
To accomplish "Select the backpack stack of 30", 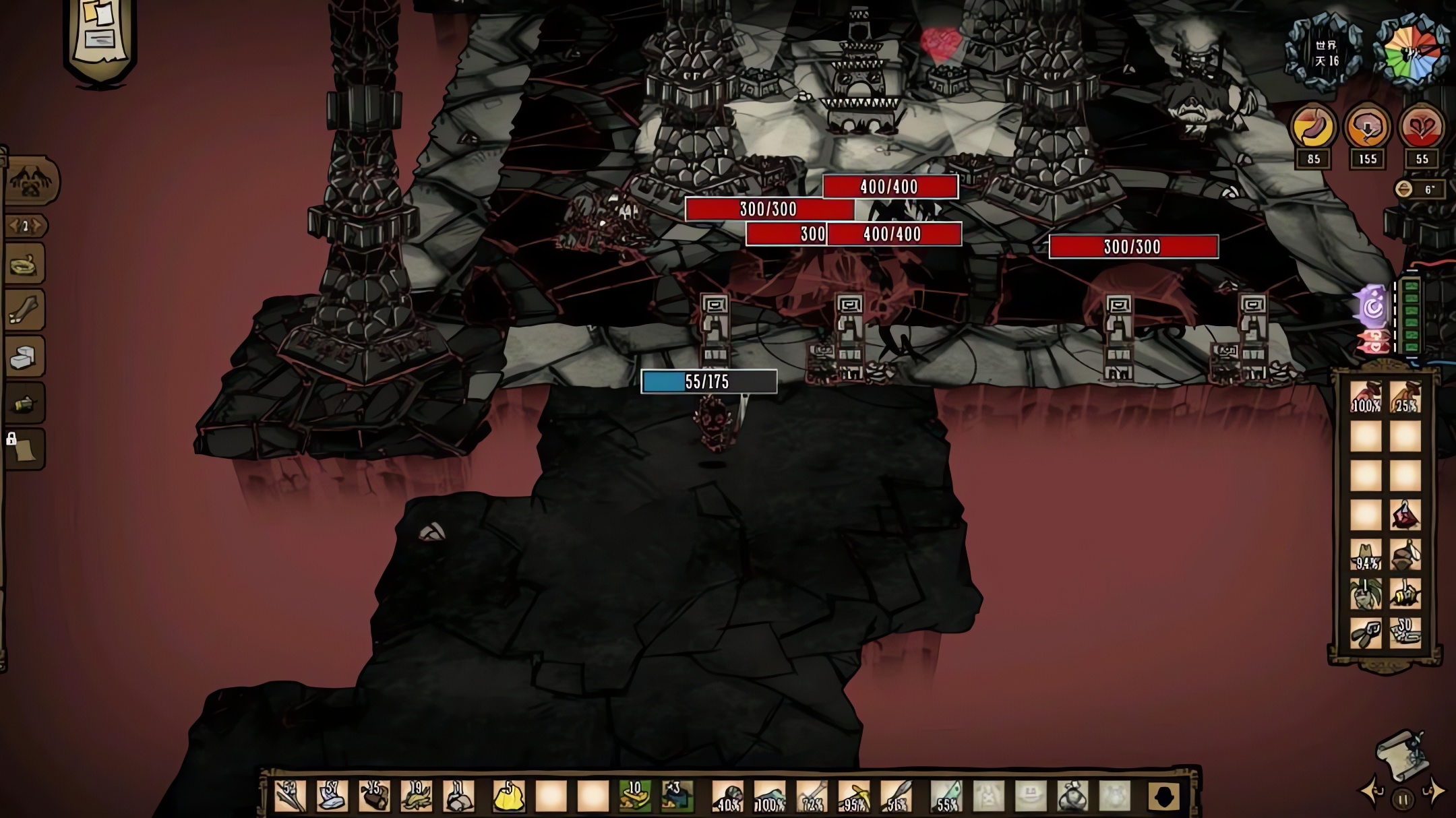I will 1405,634.
